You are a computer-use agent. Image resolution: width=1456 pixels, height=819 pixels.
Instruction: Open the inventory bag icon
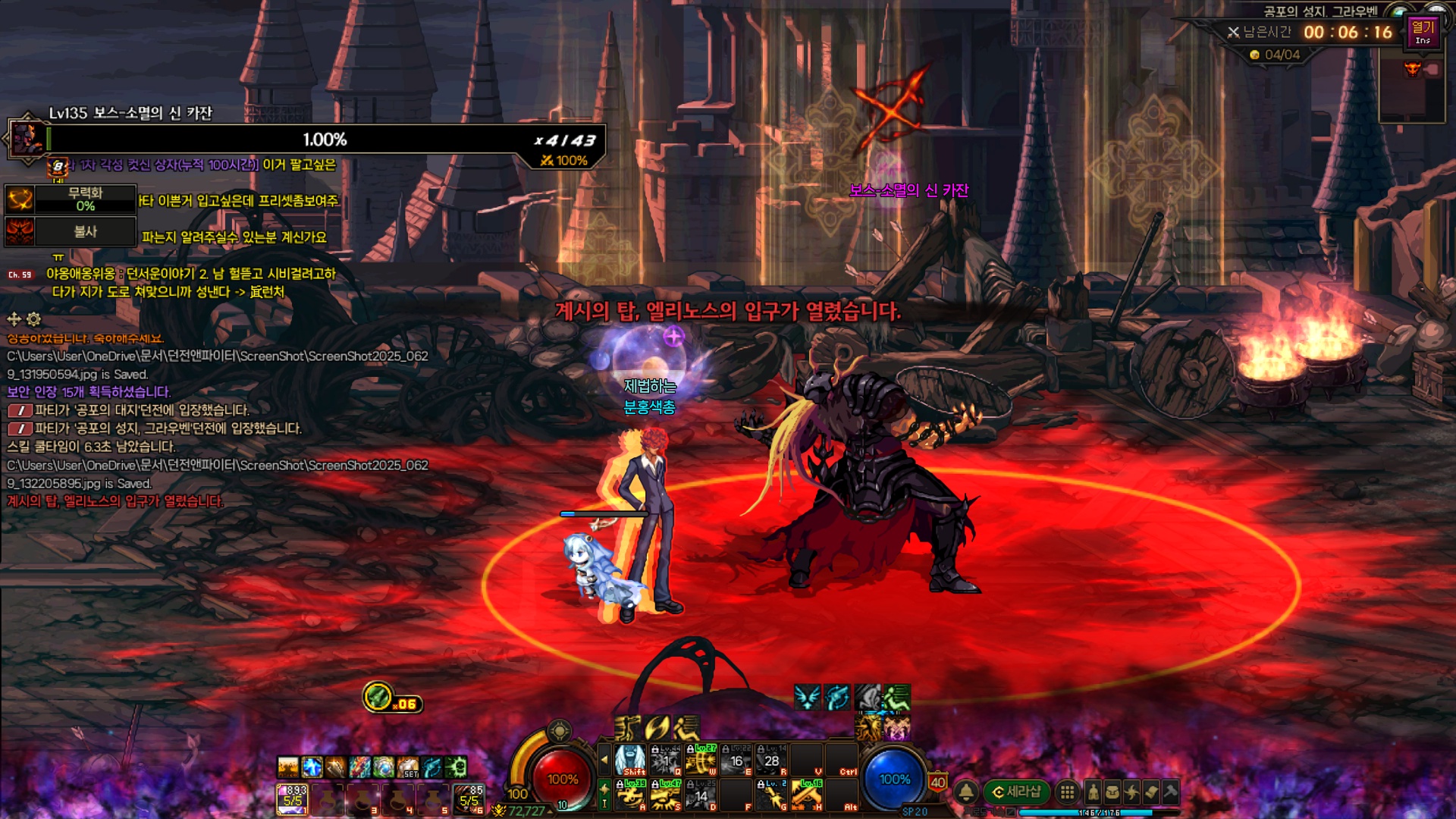coord(1112,792)
